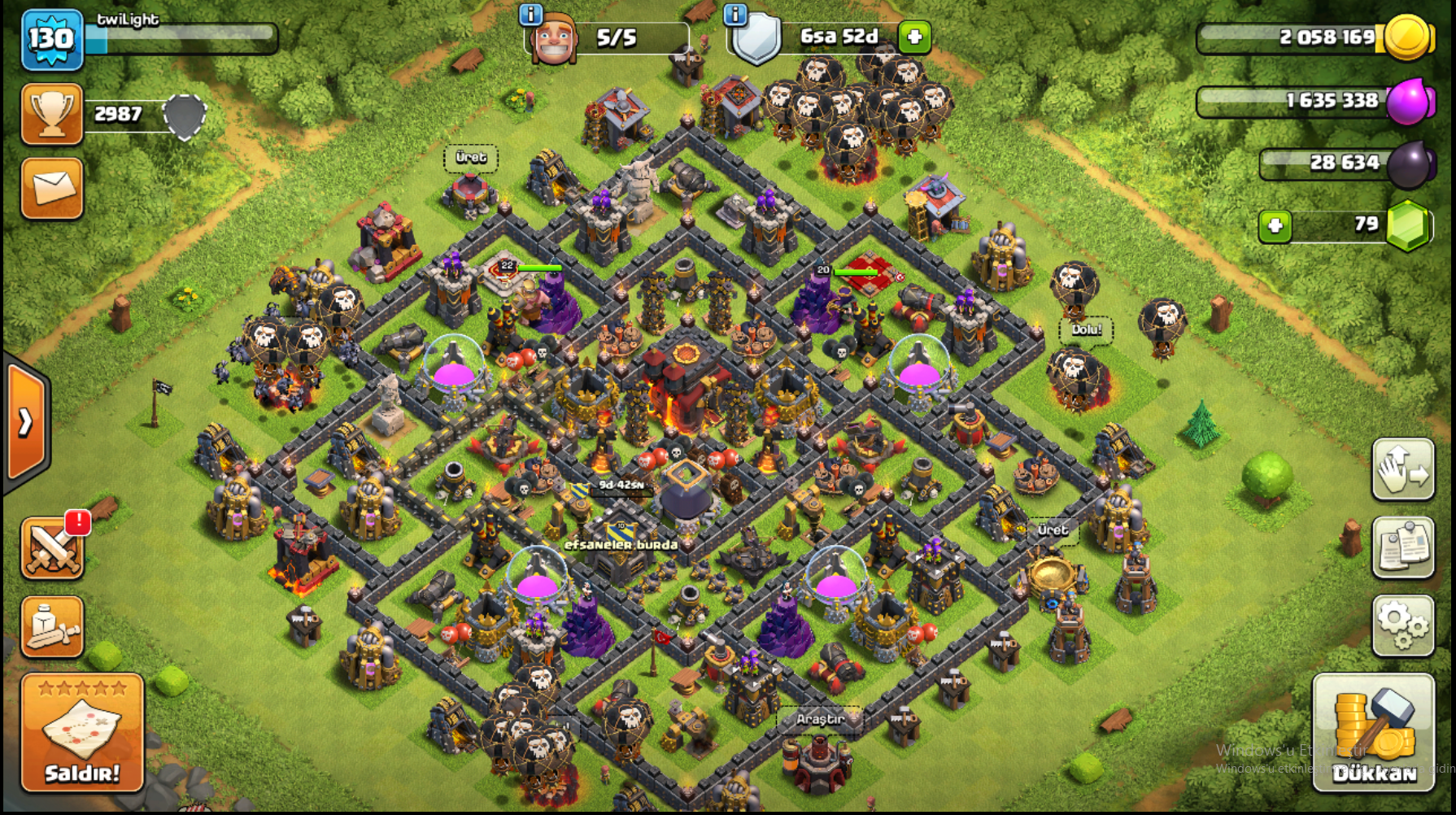Open the Dükkan shop
The width and height of the screenshot is (1456, 815).
pos(1373,733)
